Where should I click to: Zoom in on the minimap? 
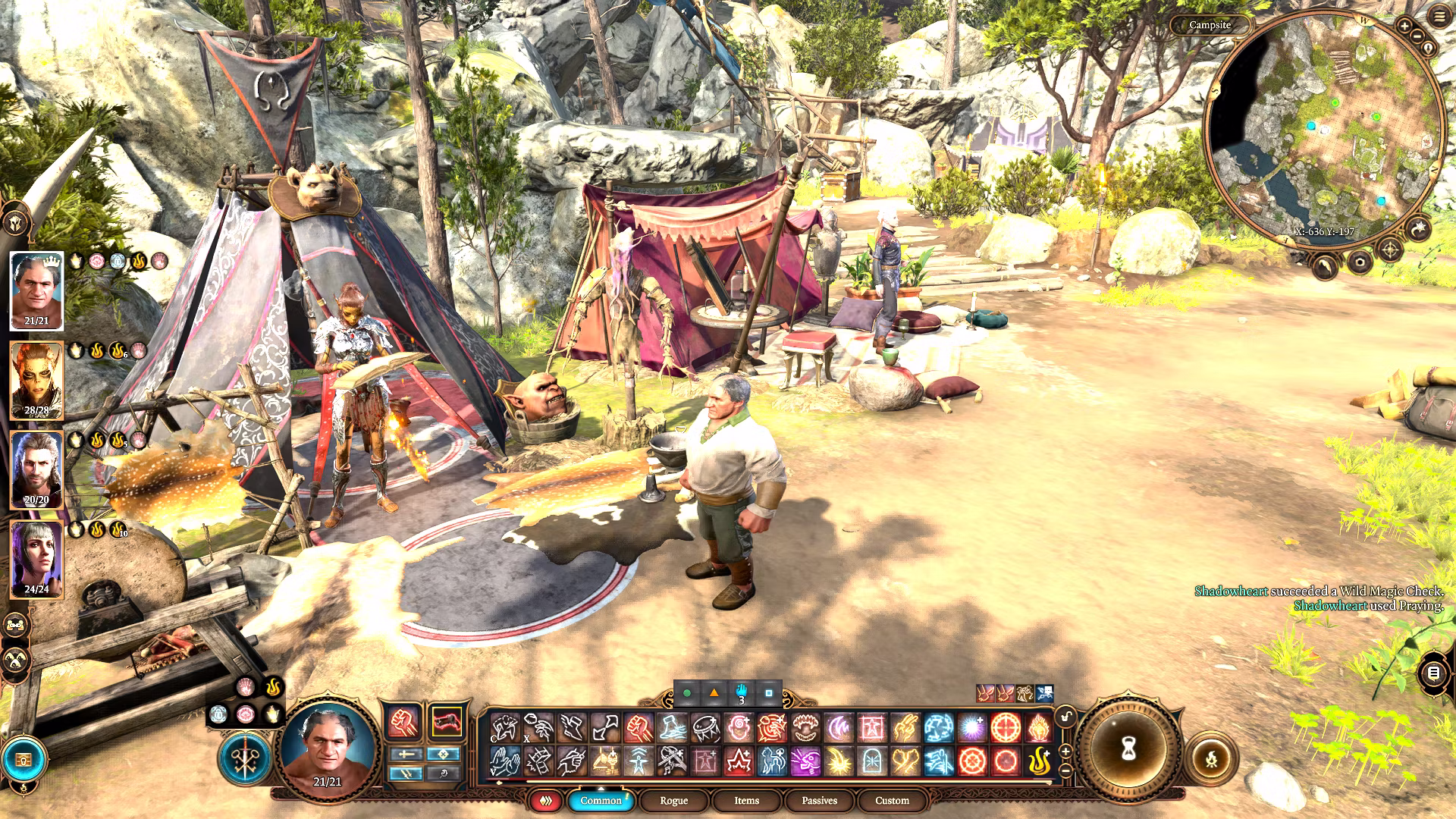(1404, 27)
